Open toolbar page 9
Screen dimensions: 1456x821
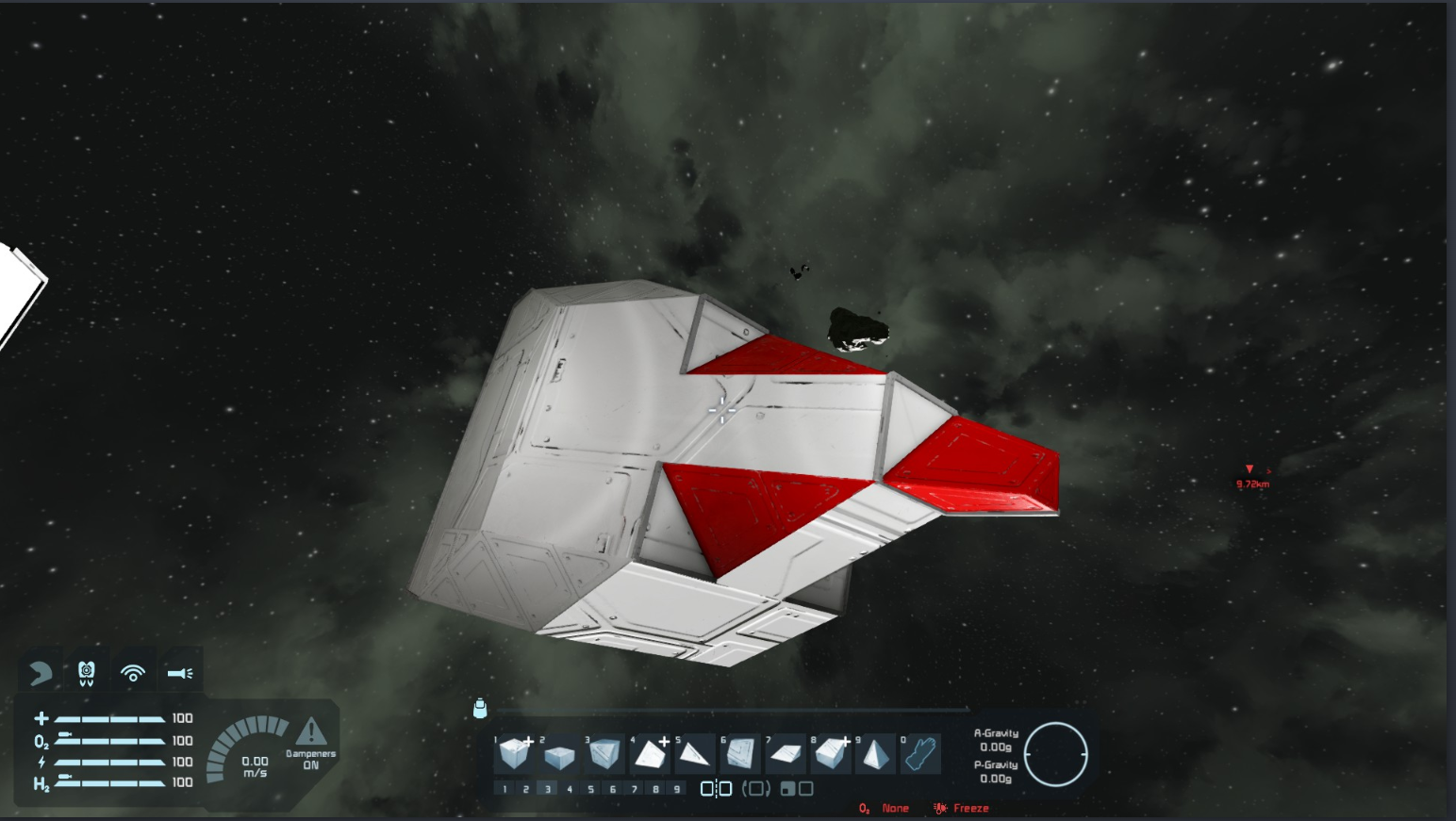[677, 789]
